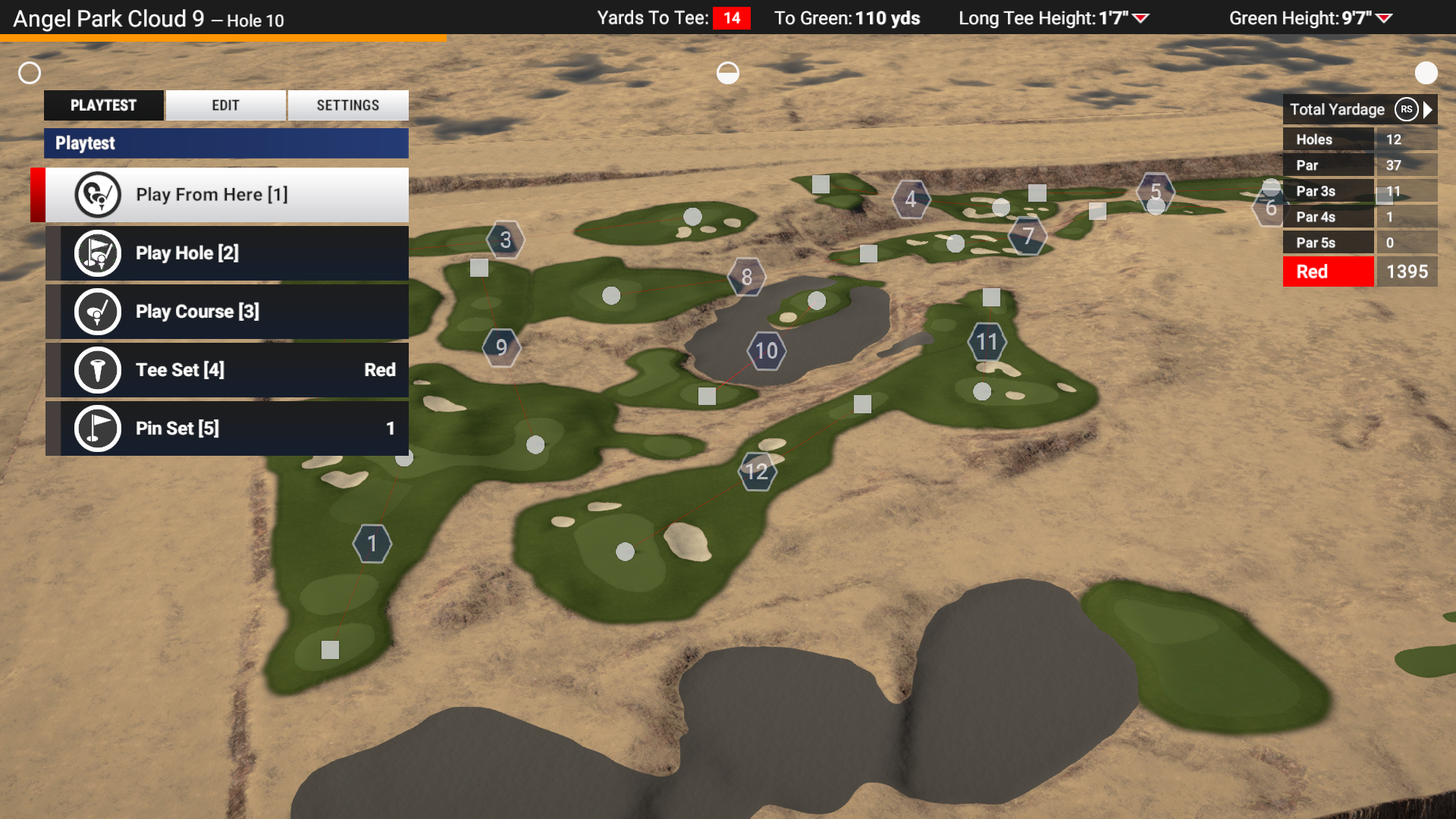Switch to the PLAYTEST tab
This screenshot has width=1456, height=819.
(x=104, y=105)
